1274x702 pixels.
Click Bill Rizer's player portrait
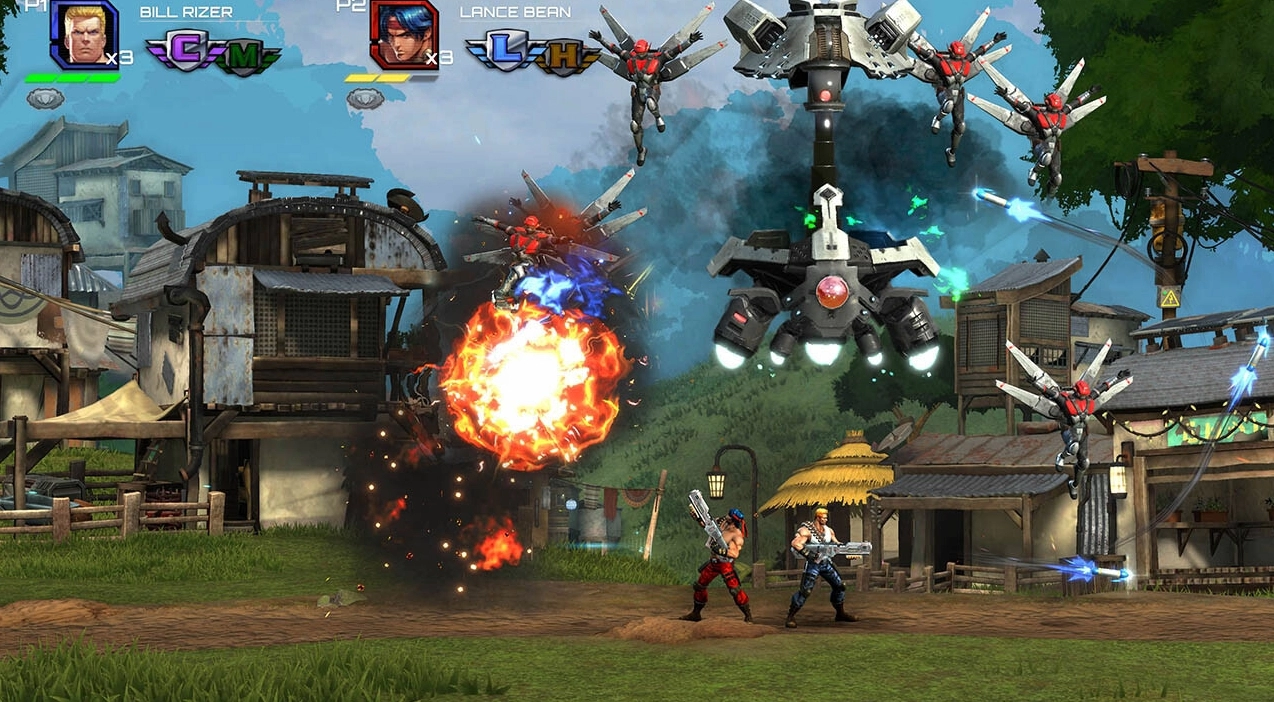coord(83,35)
